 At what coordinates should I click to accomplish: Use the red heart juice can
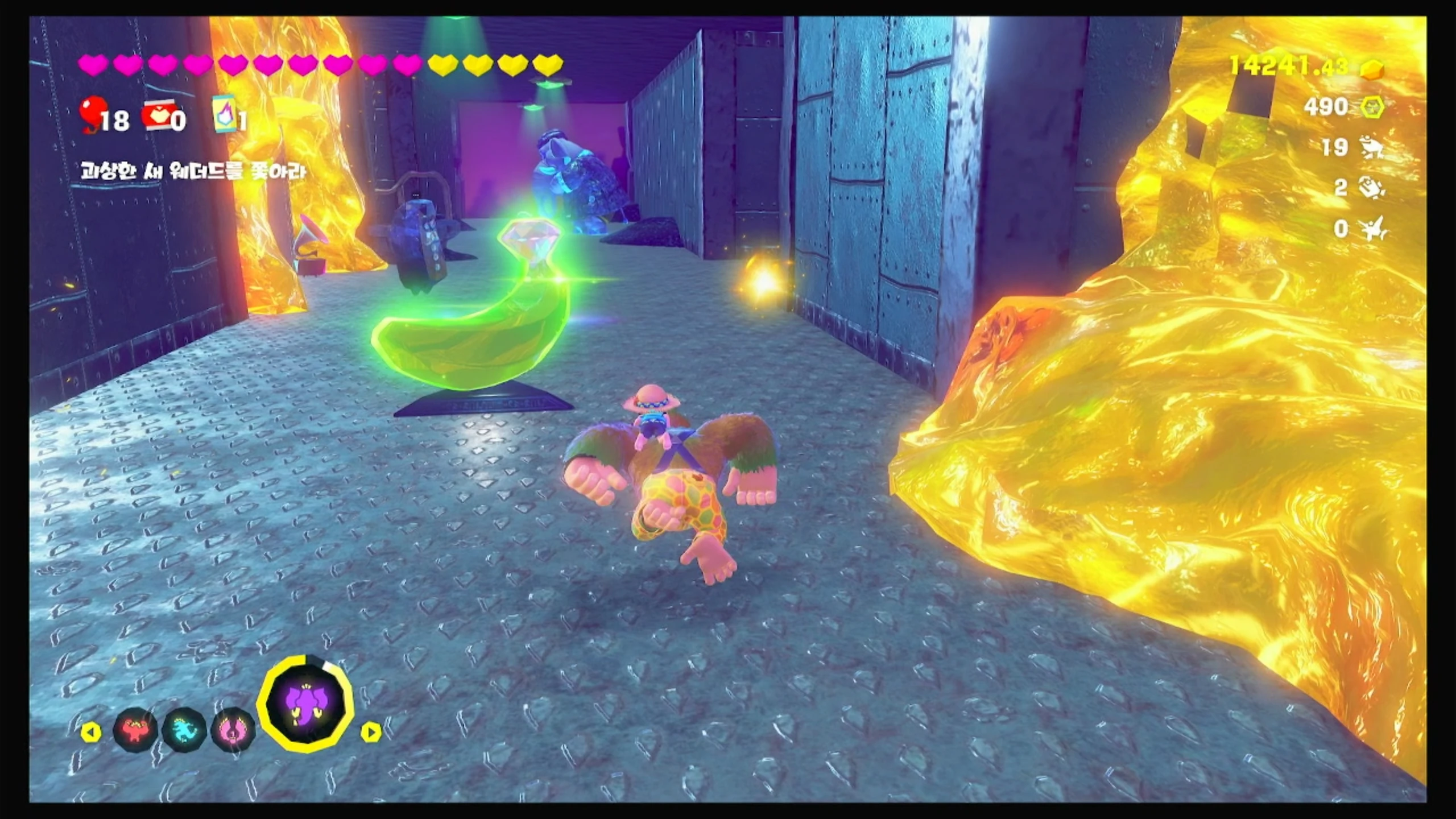158,117
